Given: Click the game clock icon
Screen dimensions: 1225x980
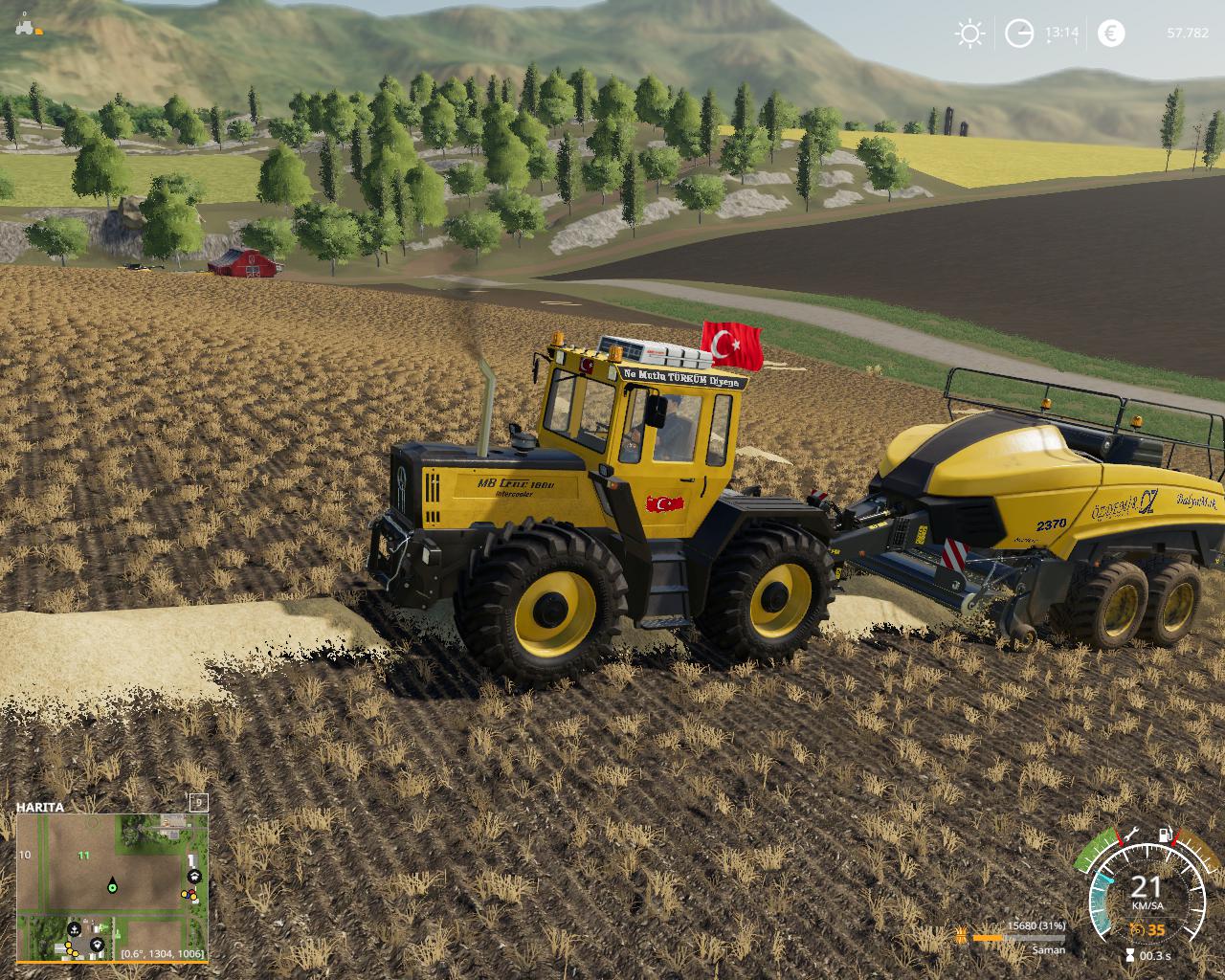Looking at the screenshot, I should point(1019,34).
